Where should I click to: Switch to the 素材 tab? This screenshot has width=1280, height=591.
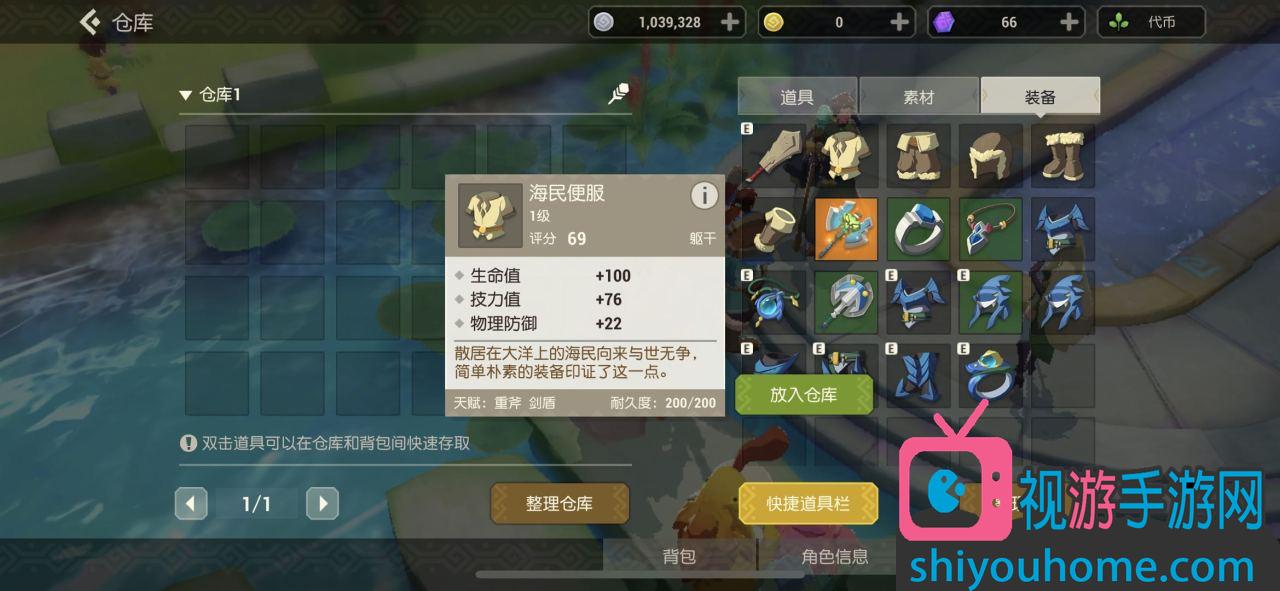(918, 97)
